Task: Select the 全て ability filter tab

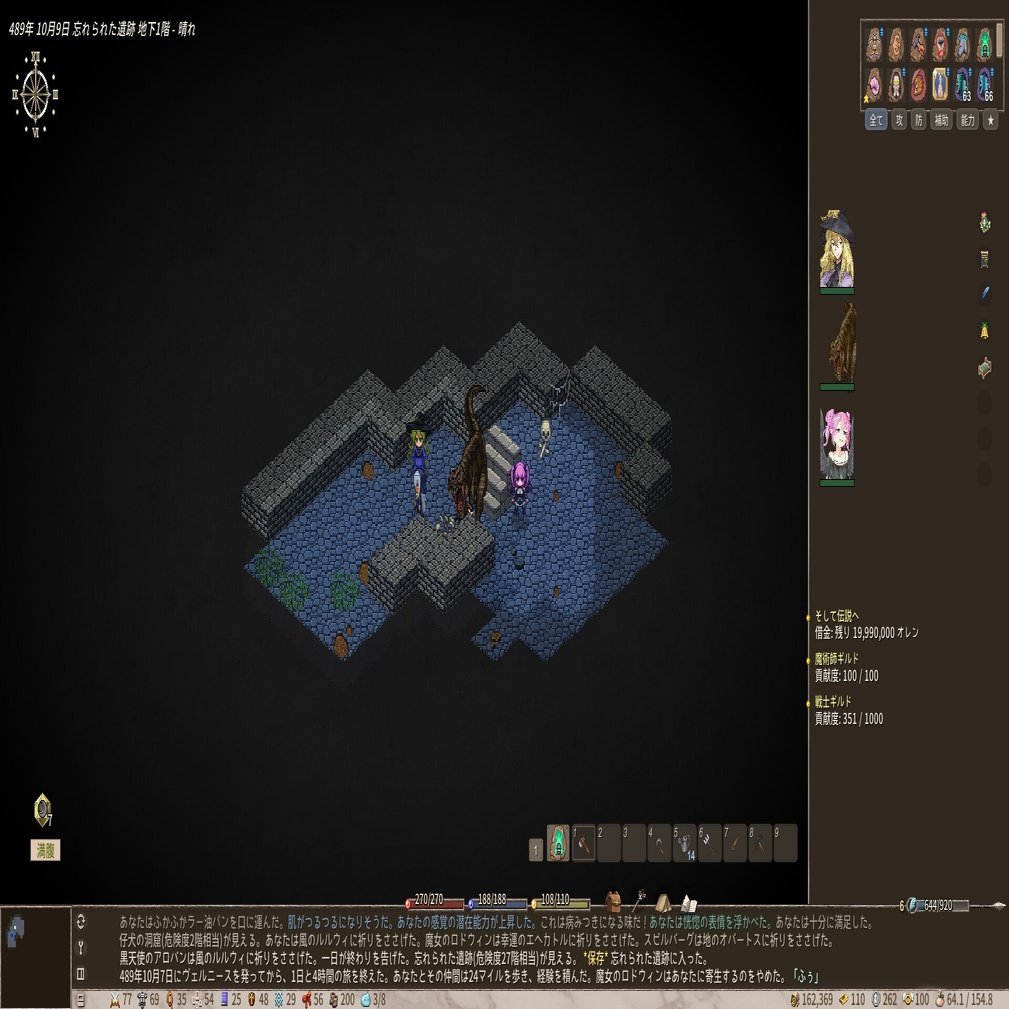Action: [x=876, y=120]
